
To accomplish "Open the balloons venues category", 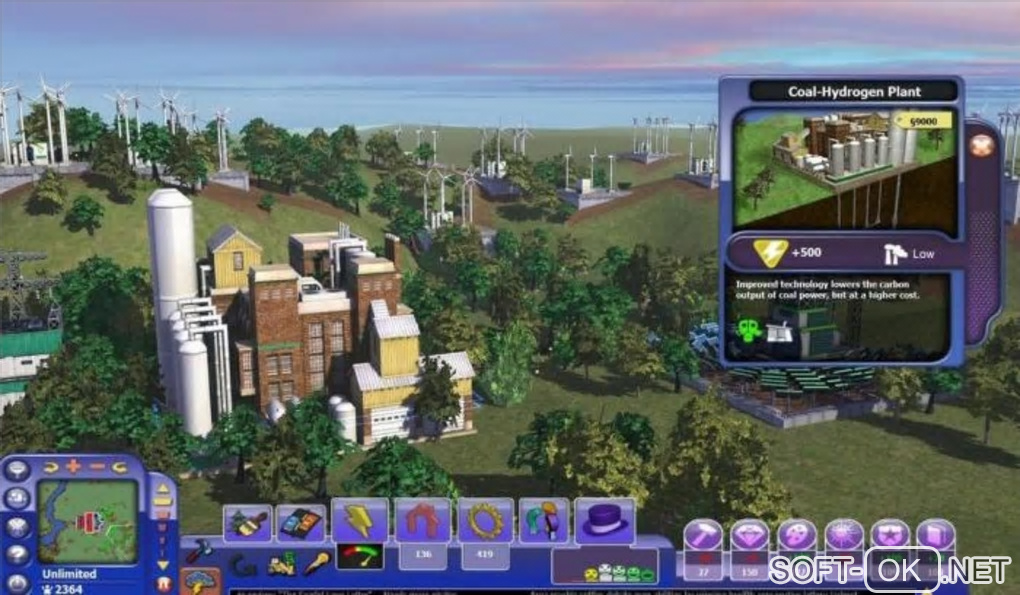I will tap(544, 522).
